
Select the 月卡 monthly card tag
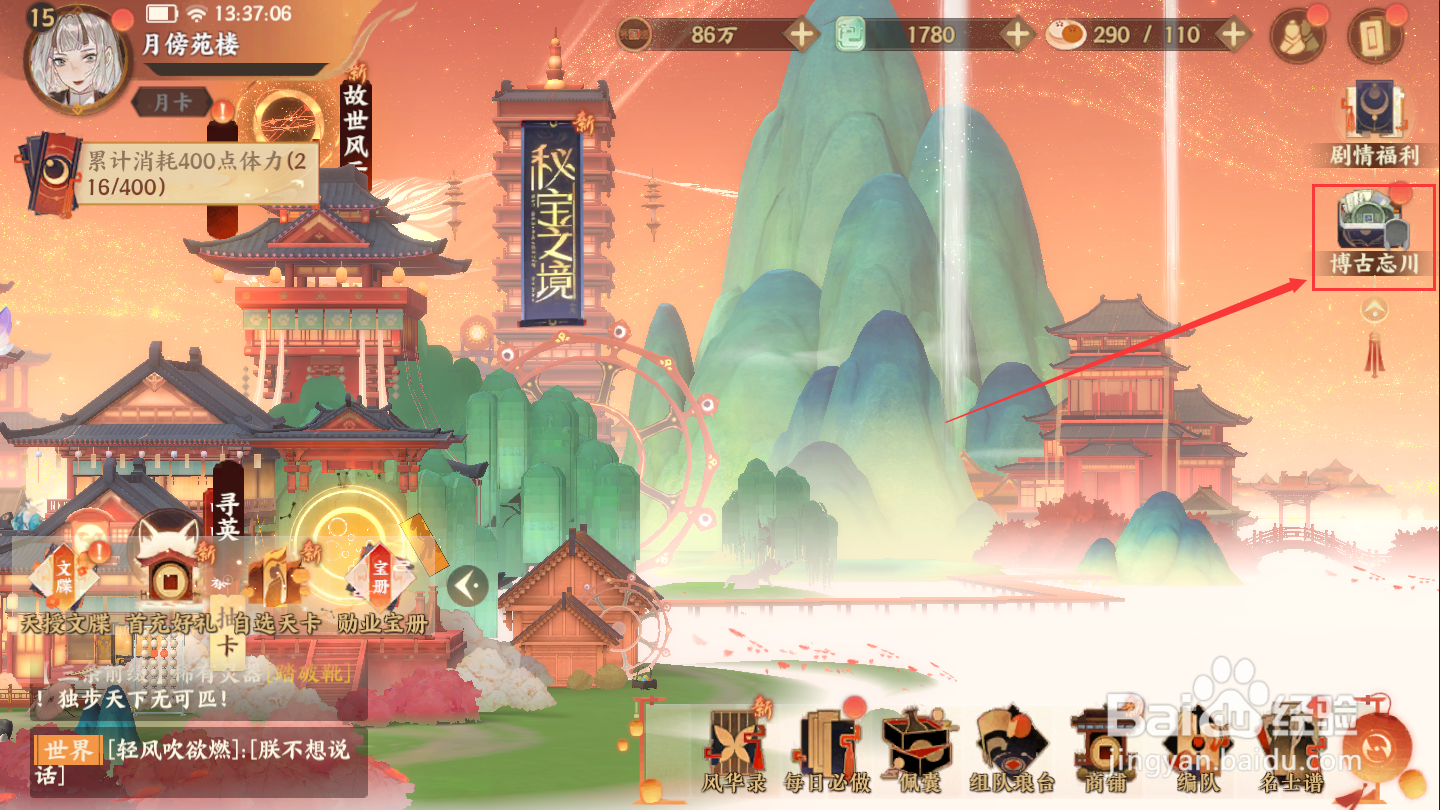click(x=171, y=102)
